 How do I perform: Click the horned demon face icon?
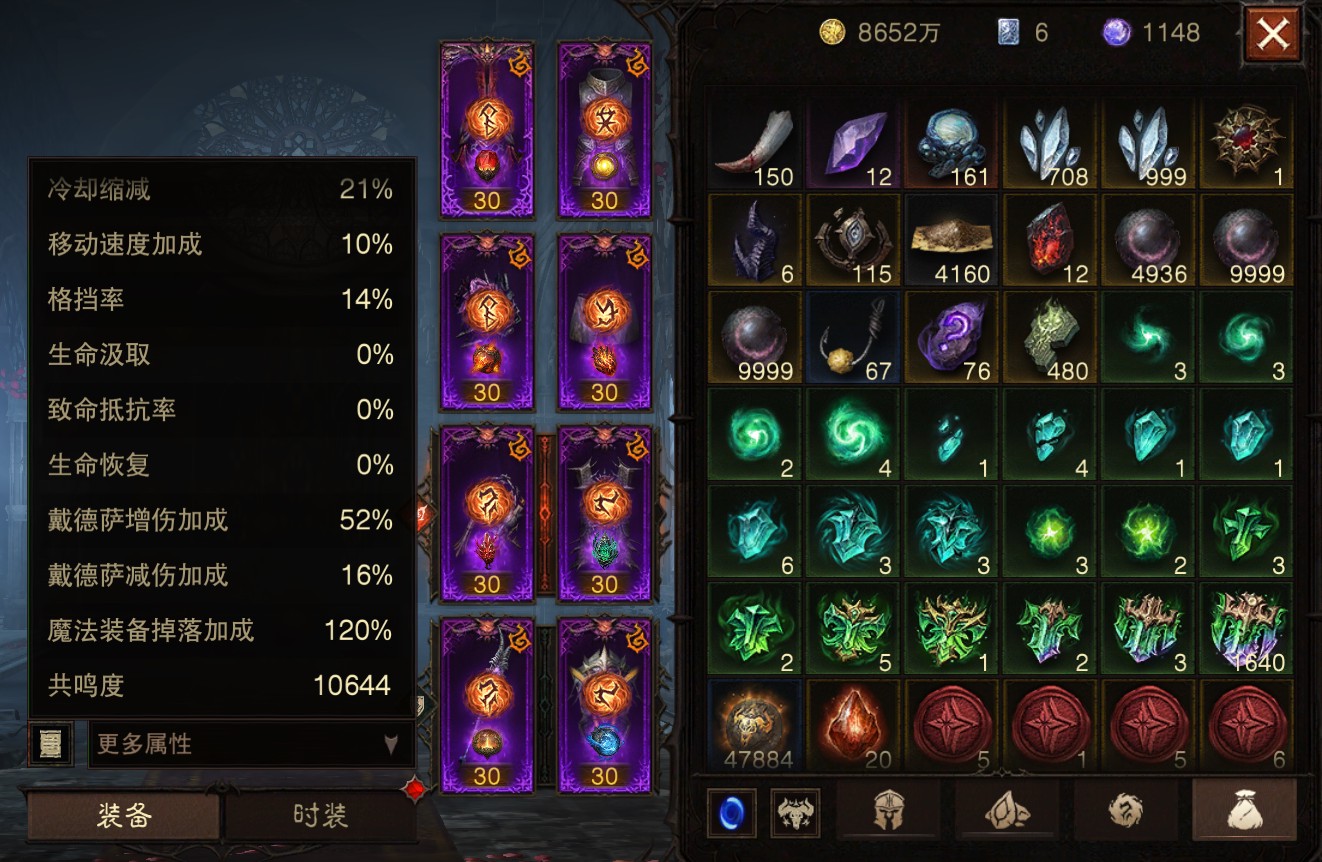[x=795, y=812]
